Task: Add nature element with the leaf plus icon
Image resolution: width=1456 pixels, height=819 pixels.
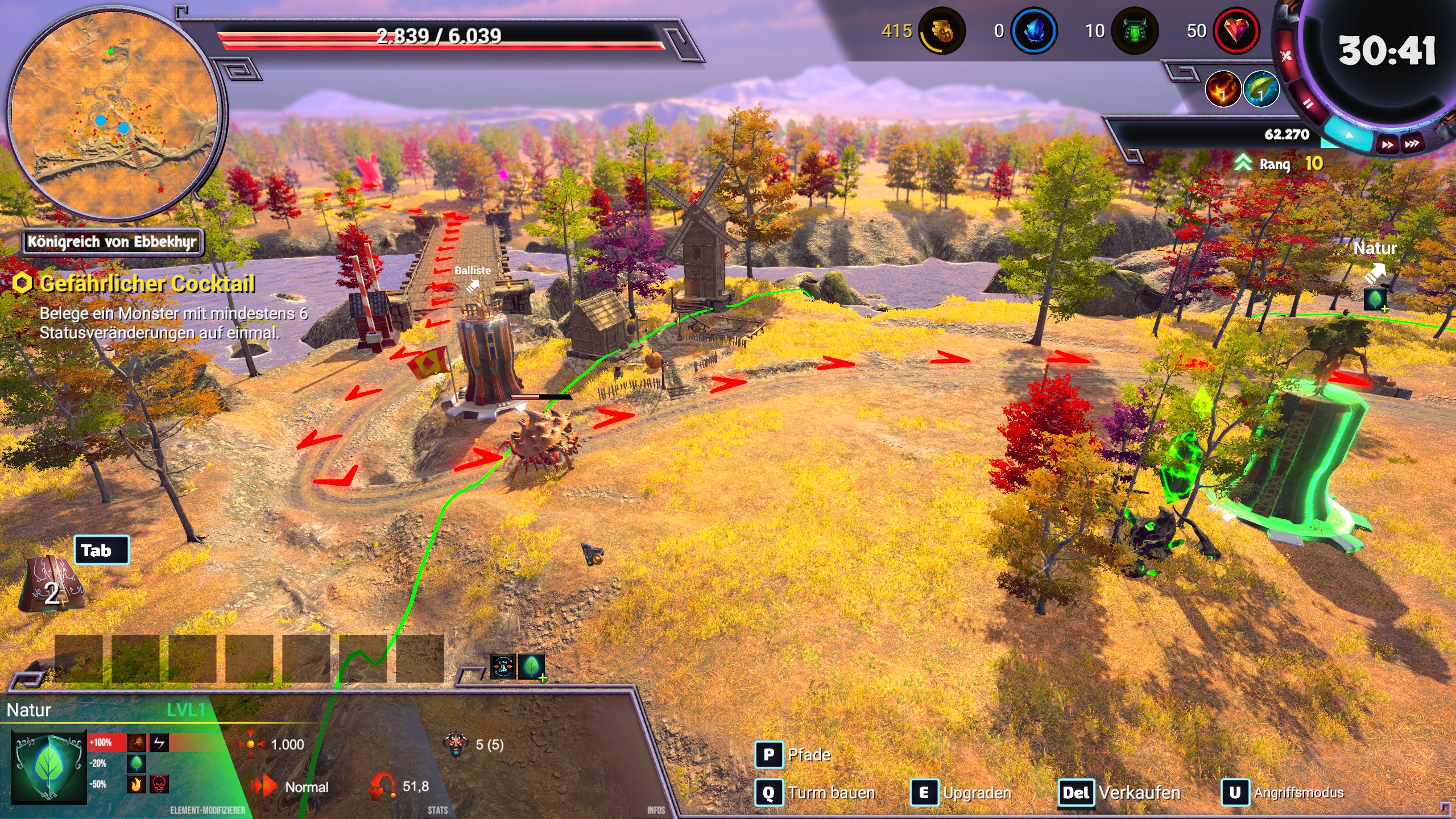Action: click(x=532, y=667)
